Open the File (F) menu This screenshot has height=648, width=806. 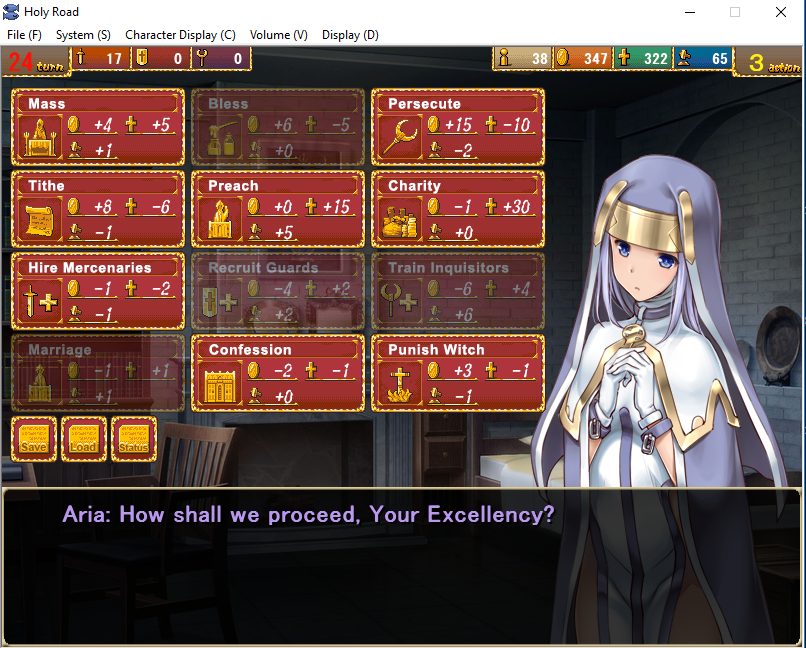click(24, 35)
